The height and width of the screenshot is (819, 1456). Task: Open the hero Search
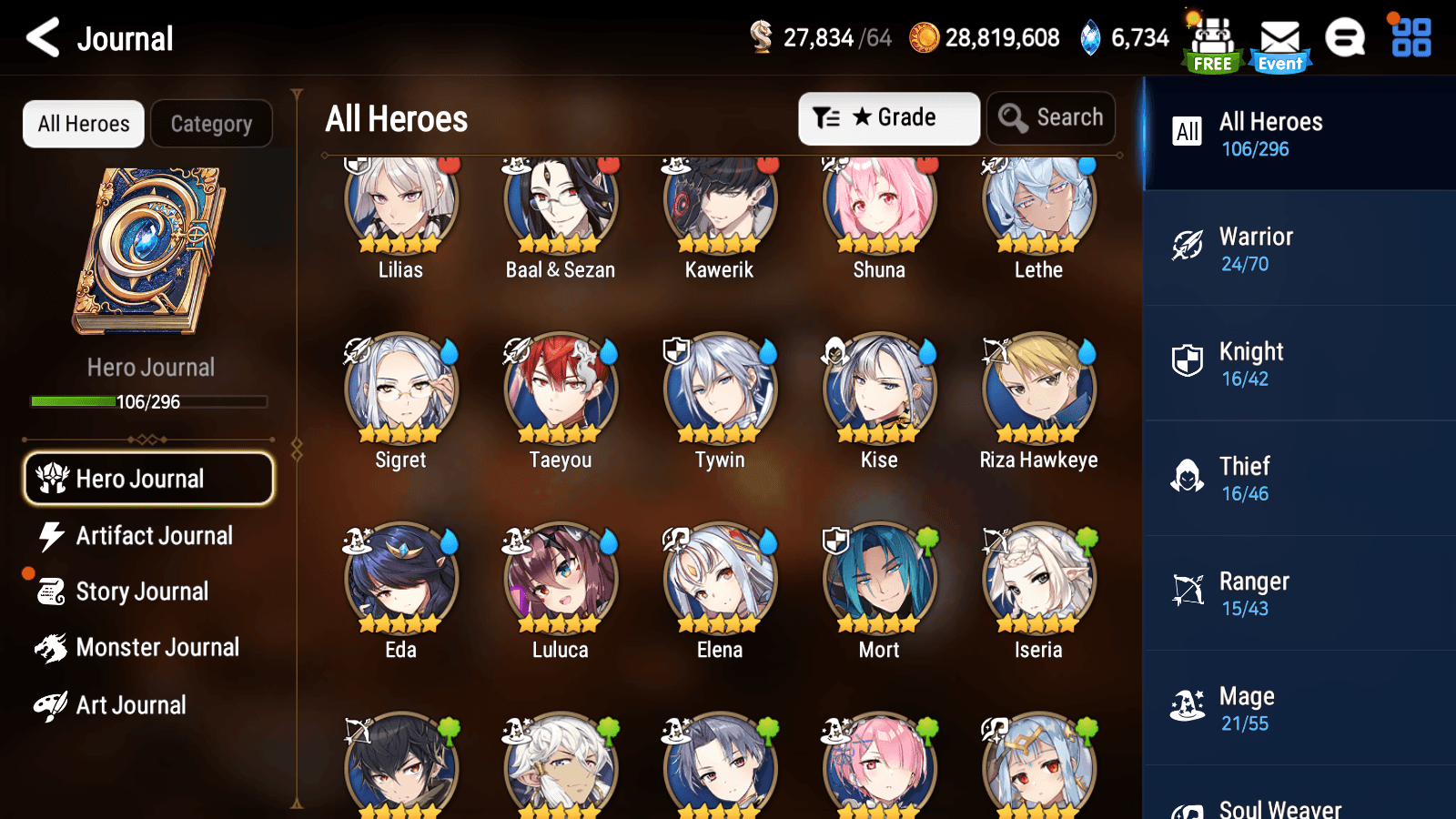pyautogui.click(x=1051, y=117)
